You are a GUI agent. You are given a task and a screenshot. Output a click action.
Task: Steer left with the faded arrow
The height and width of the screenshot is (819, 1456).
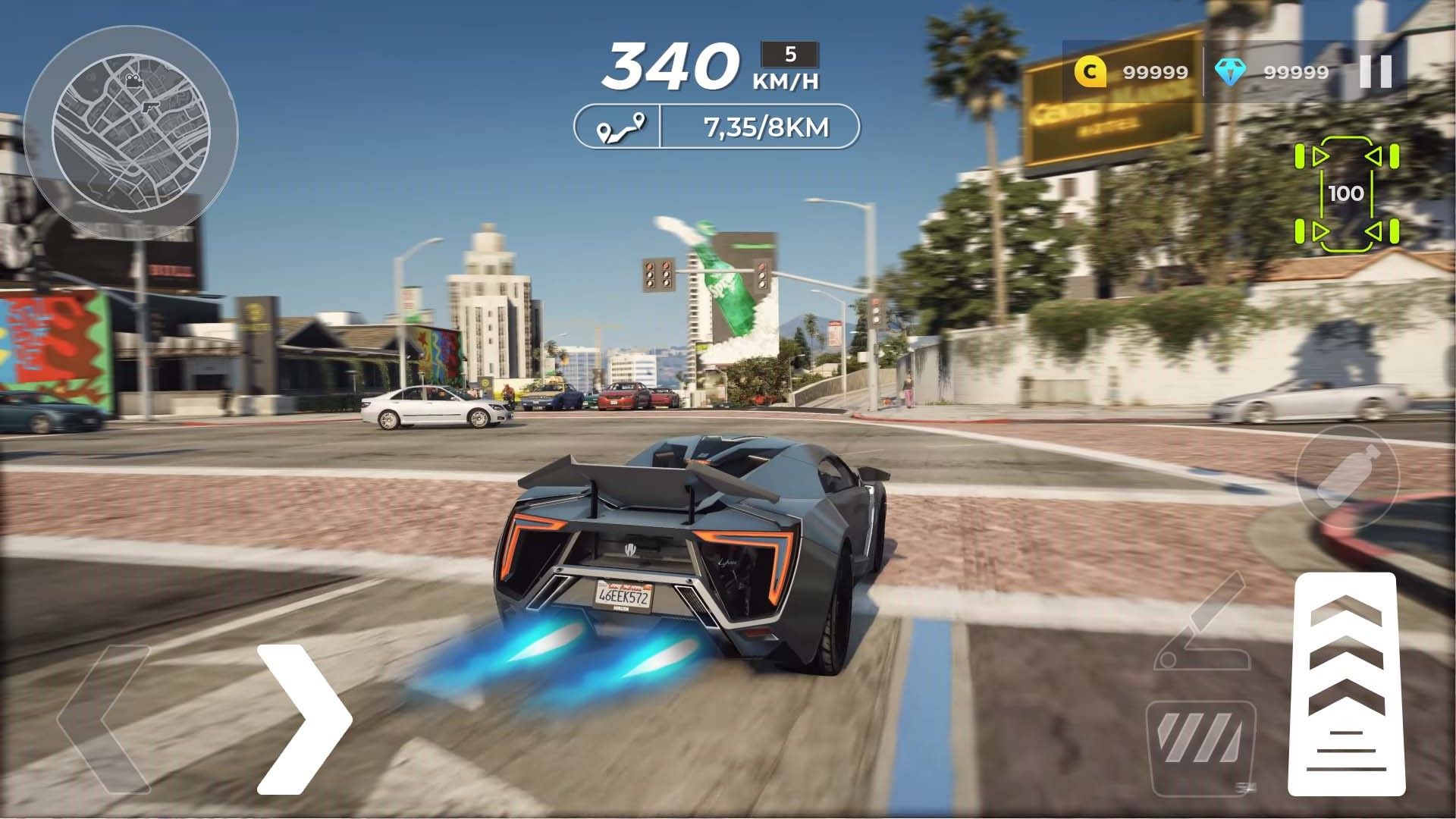(x=106, y=719)
